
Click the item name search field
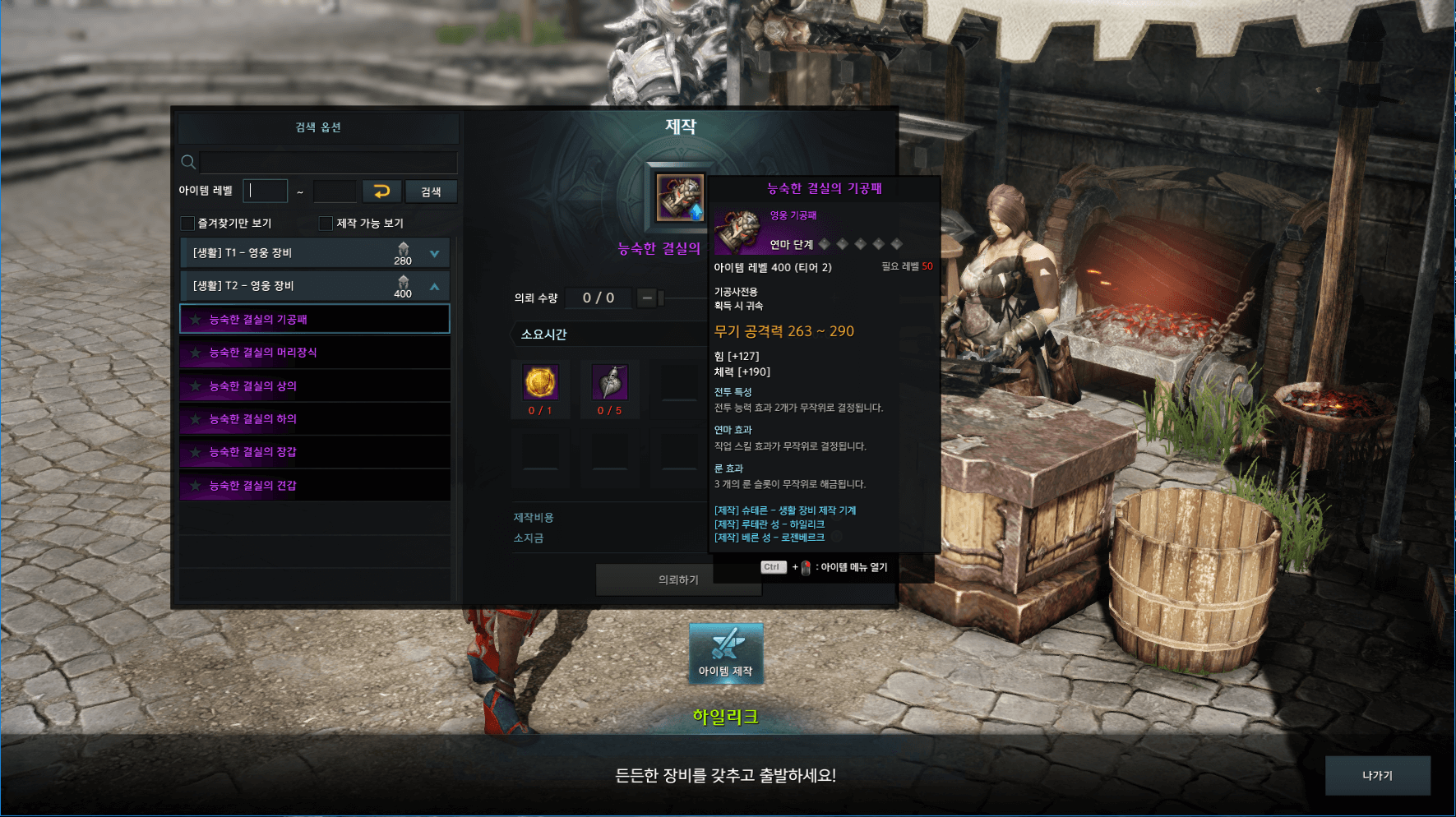click(327, 162)
